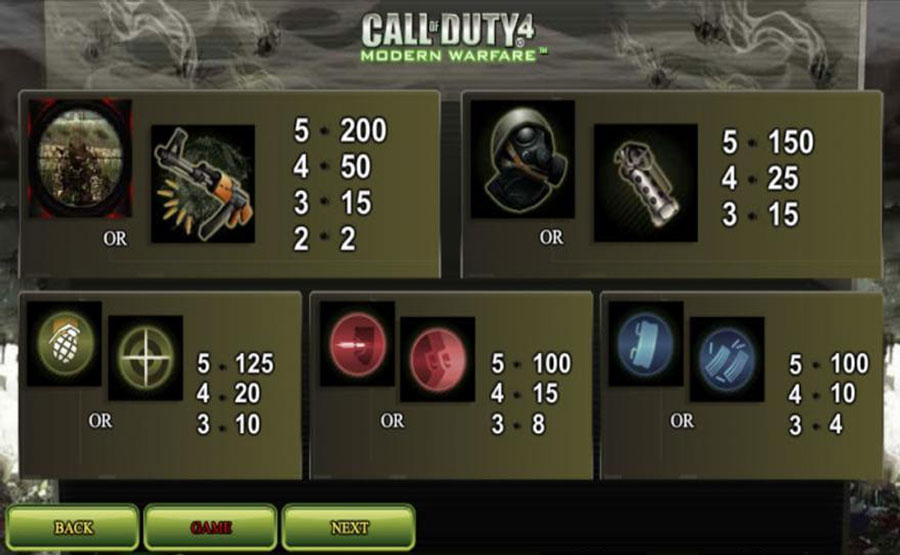This screenshot has height=555, width=900.
Task: Go to the previous paytable page with BACK
Action: (73, 527)
